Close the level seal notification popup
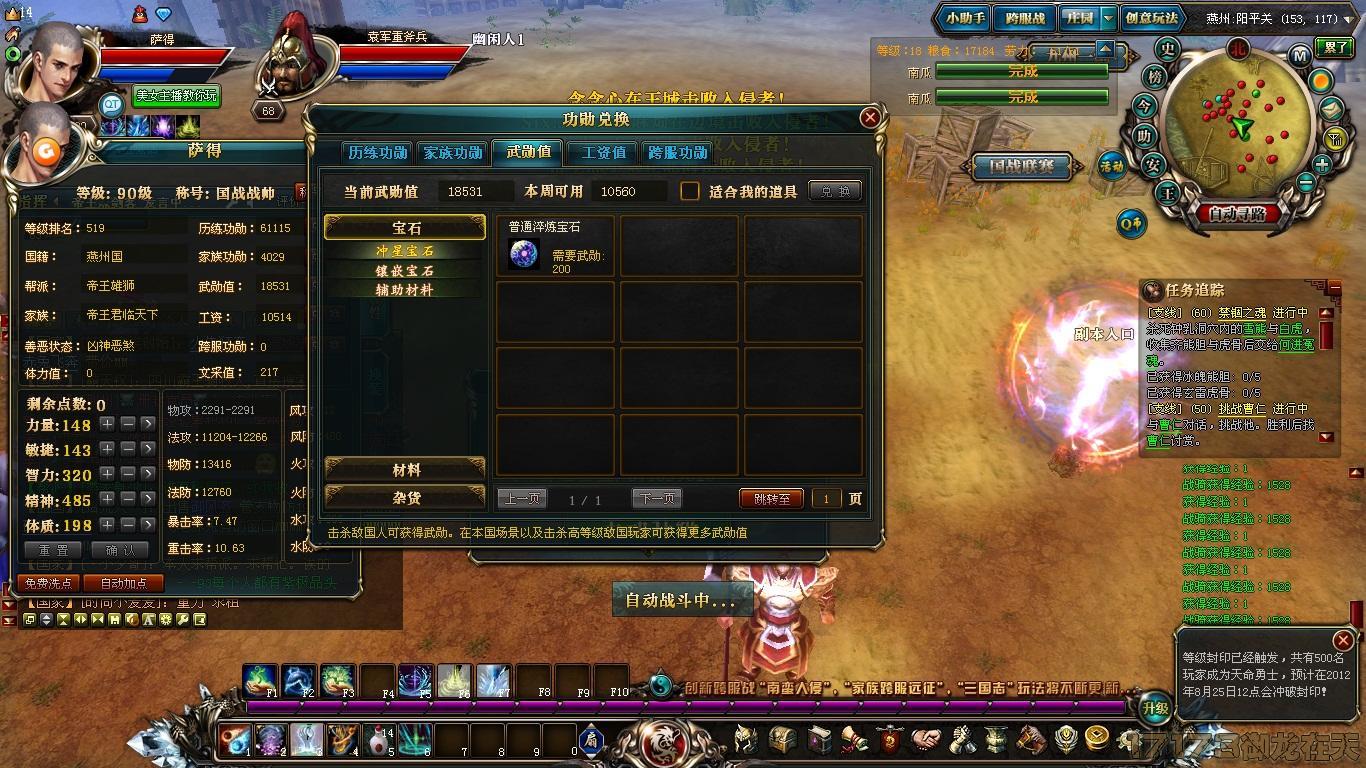1366x768 pixels. click(1343, 640)
